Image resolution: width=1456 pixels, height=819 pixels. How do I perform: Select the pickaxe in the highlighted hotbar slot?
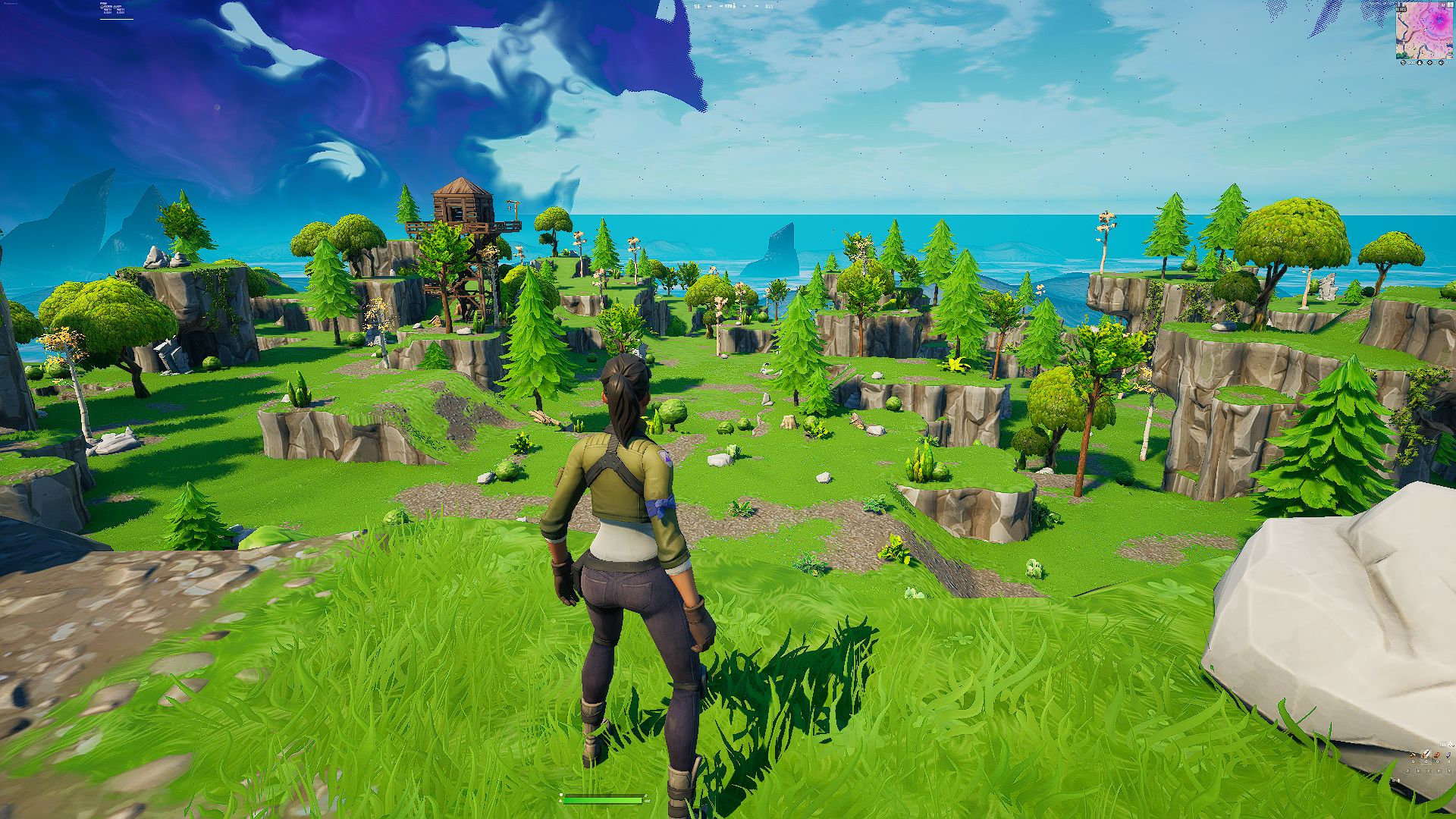pos(1426,755)
